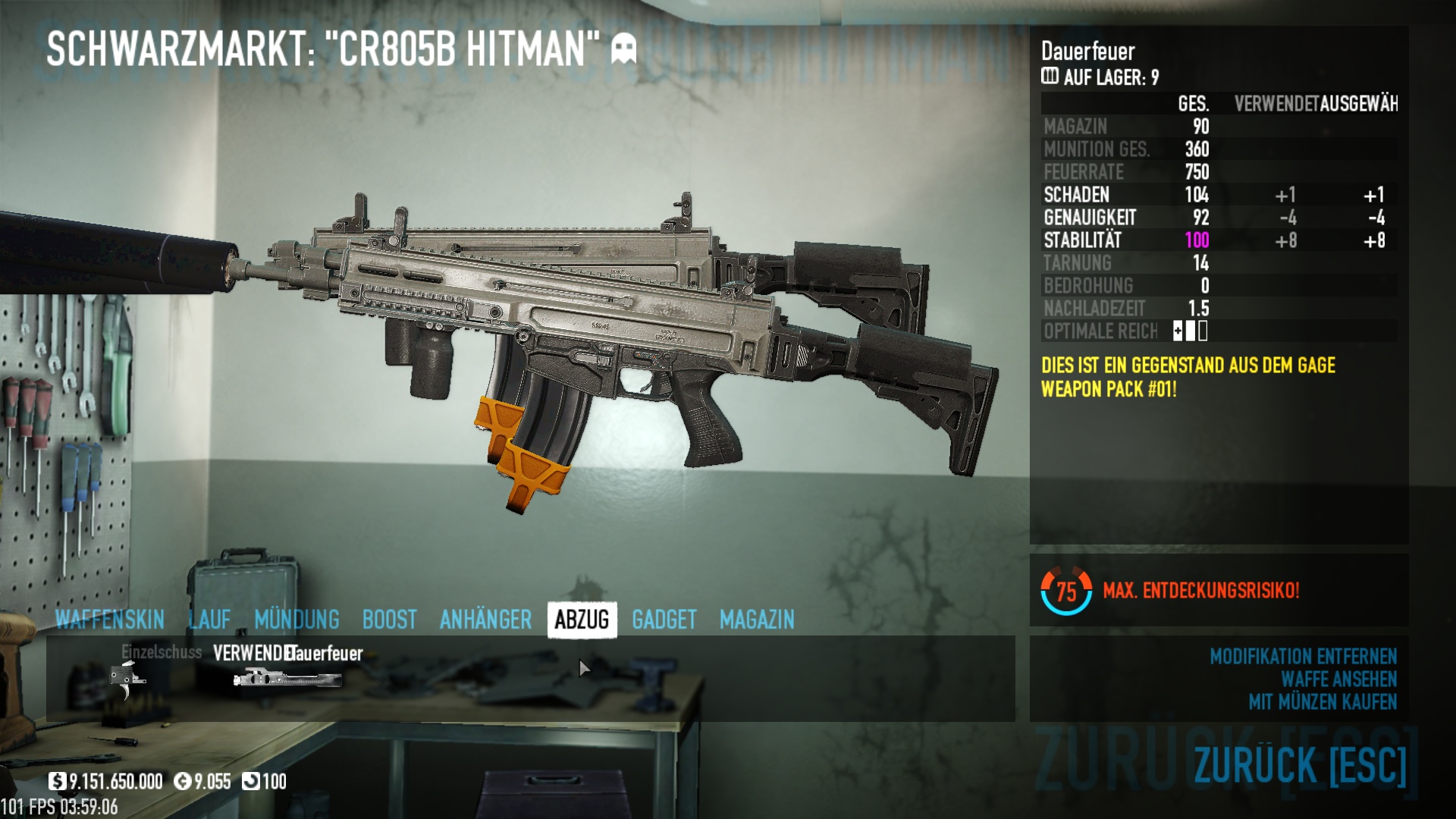Open the Magazin tab
This screenshot has height=819, width=1456.
tap(757, 620)
